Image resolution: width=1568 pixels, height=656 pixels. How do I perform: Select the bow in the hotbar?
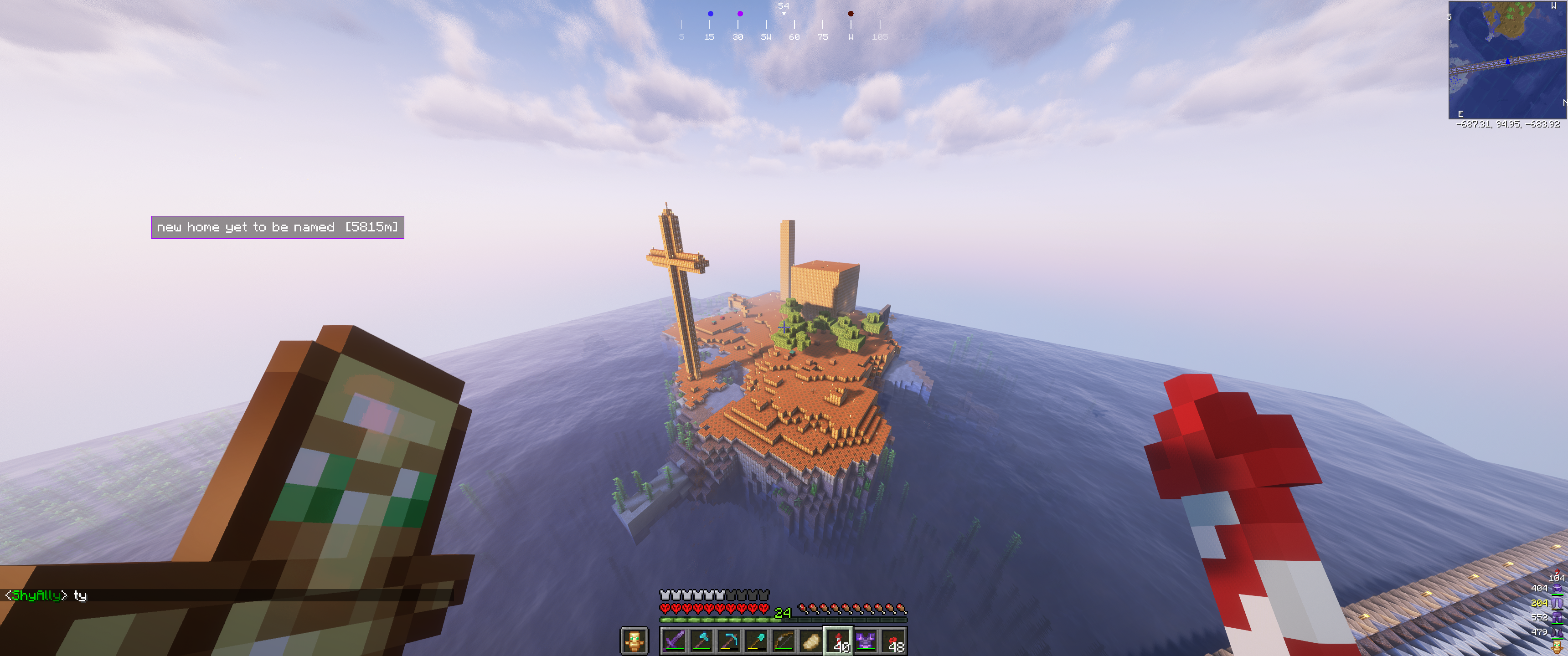784,641
